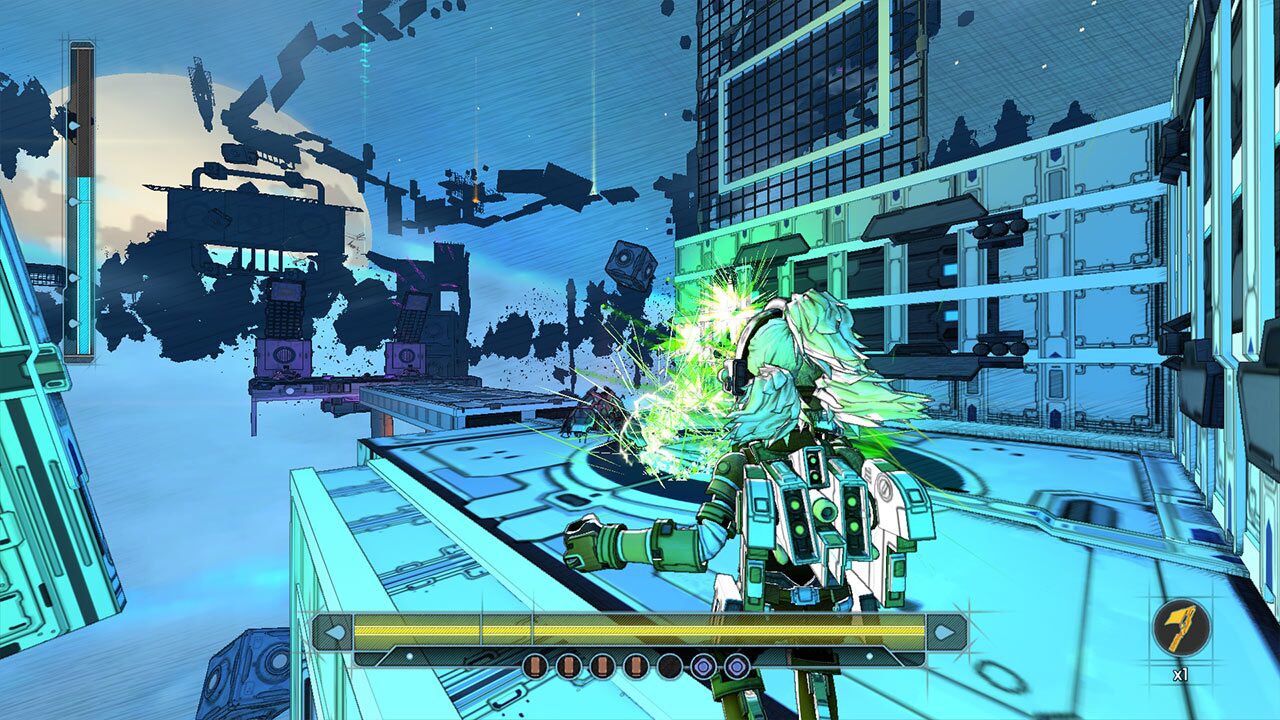Select the rightmost purple ringed slot icon
The height and width of the screenshot is (720, 1280).
(736, 664)
